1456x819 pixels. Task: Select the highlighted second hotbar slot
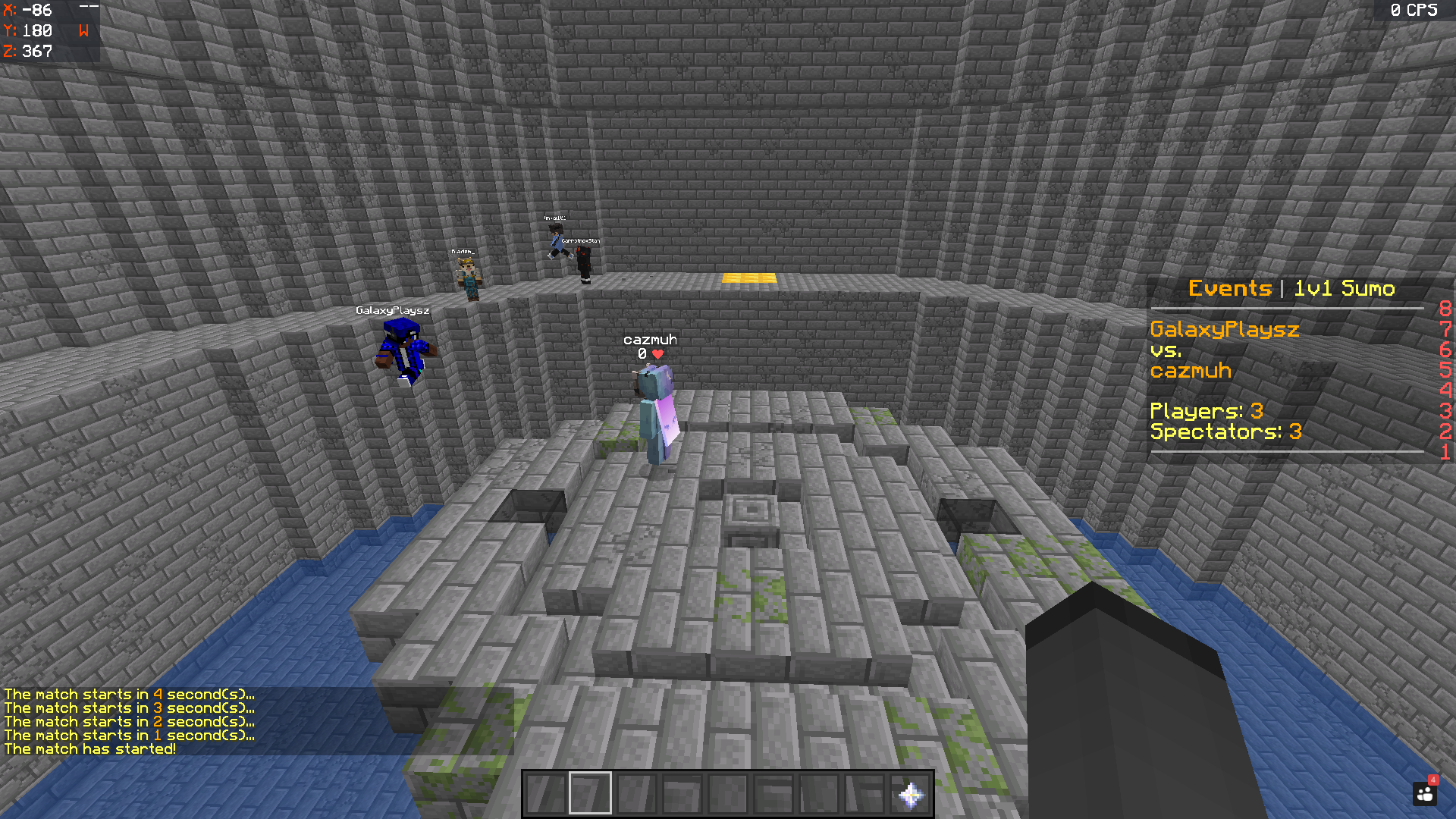pos(589,791)
